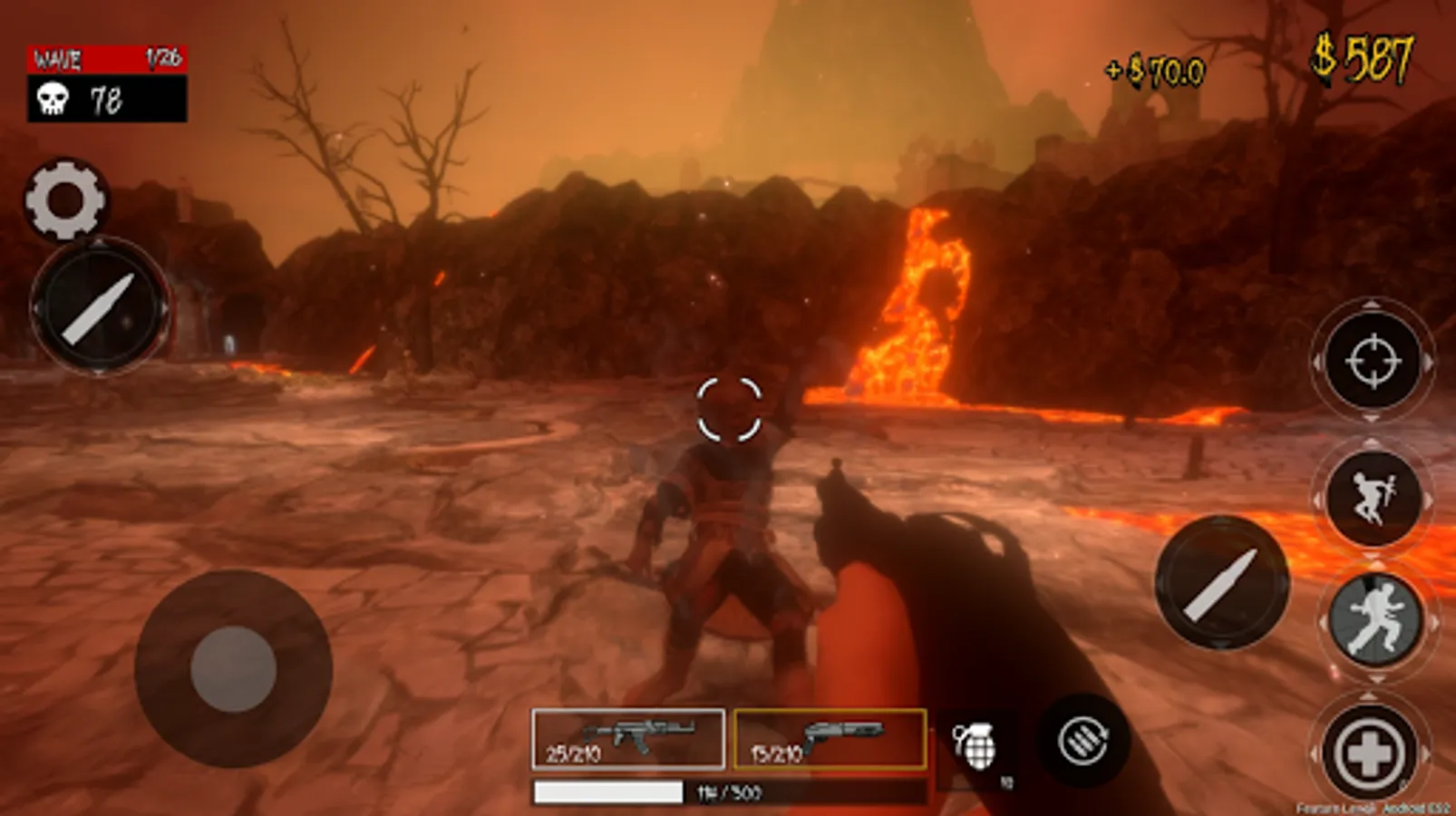Tap the right-side bullet fire button
1456x816 pixels.
pos(1221,583)
